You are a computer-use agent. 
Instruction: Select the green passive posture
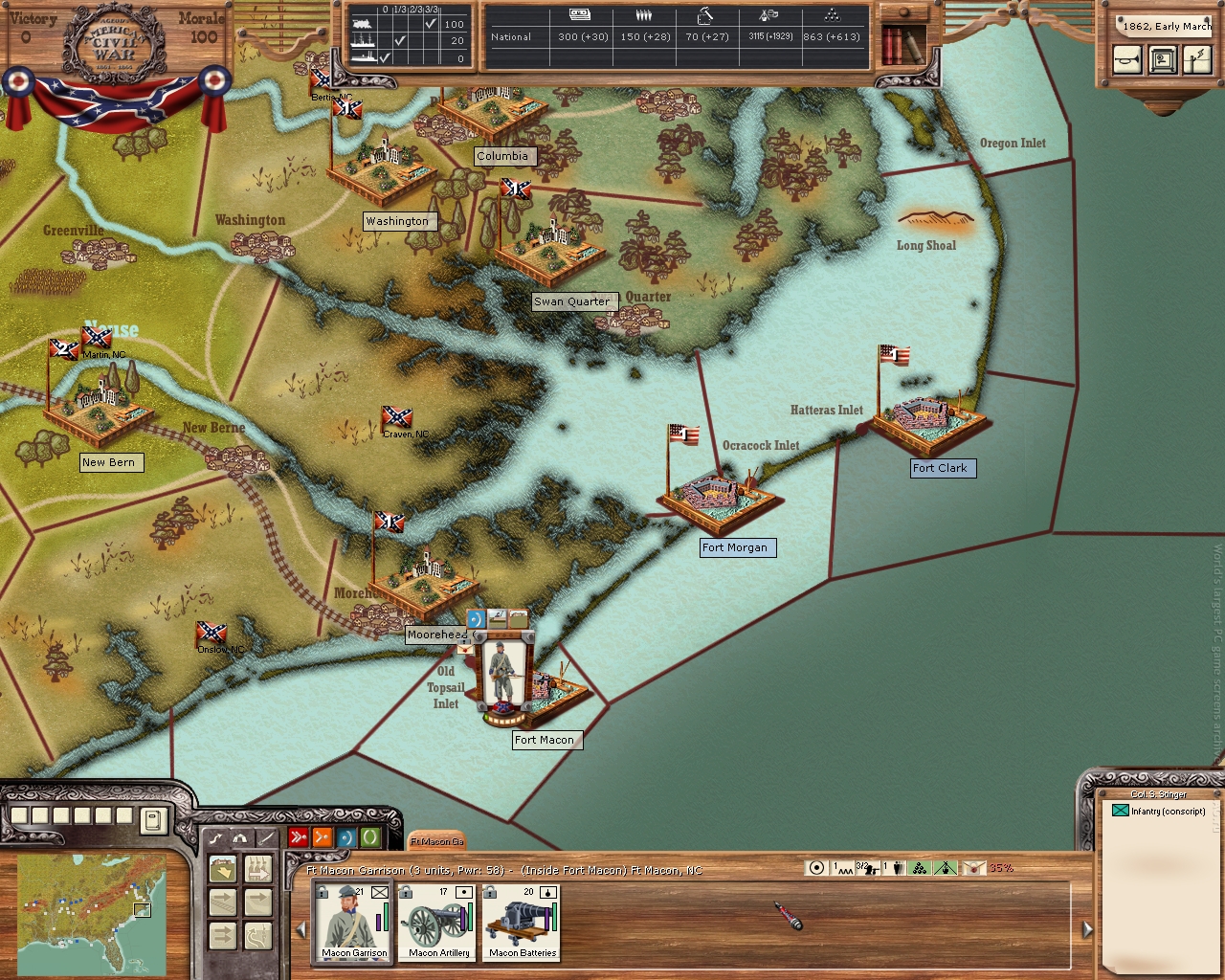coord(369,837)
